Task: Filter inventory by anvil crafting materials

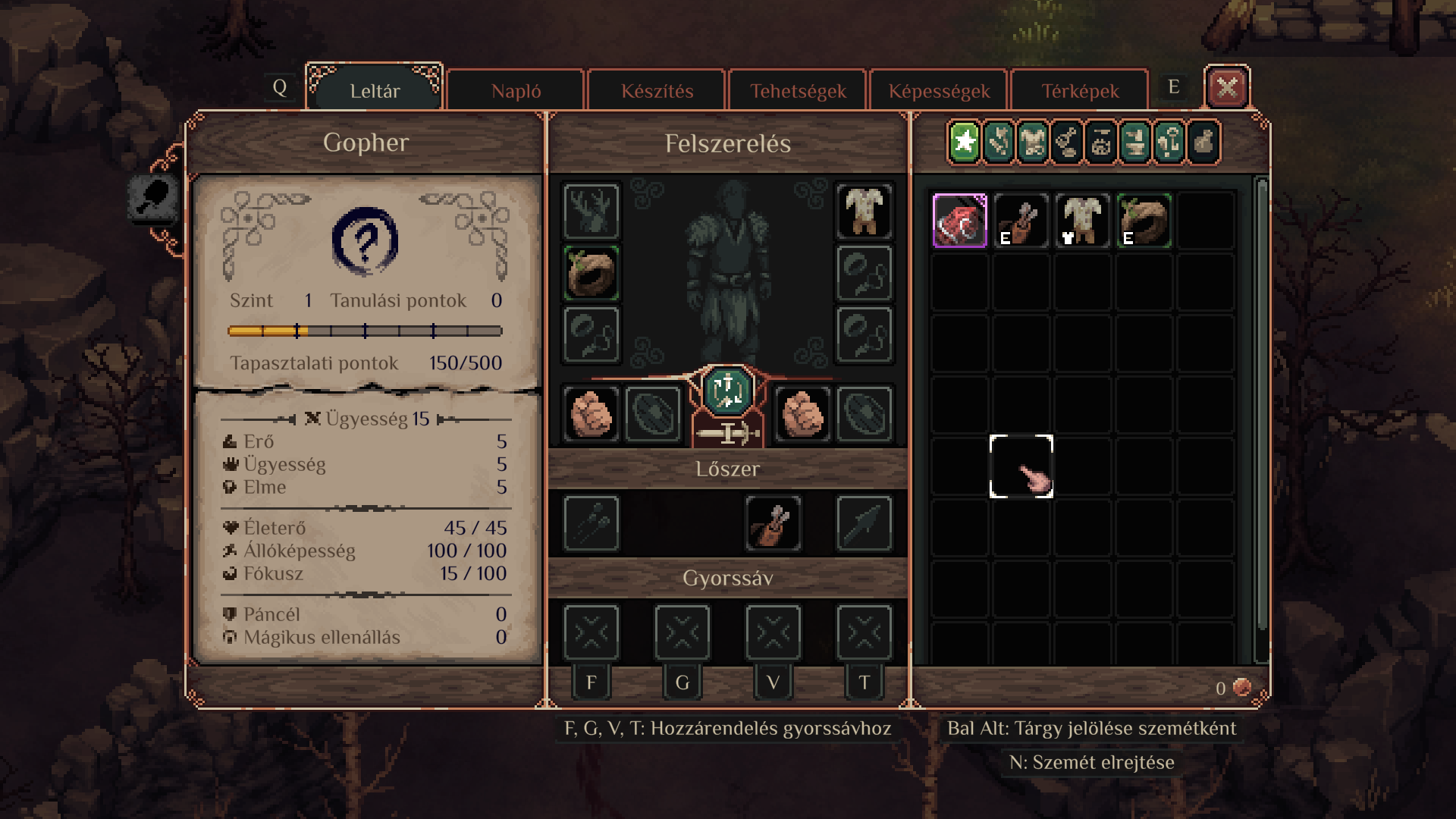Action: coord(1135,142)
